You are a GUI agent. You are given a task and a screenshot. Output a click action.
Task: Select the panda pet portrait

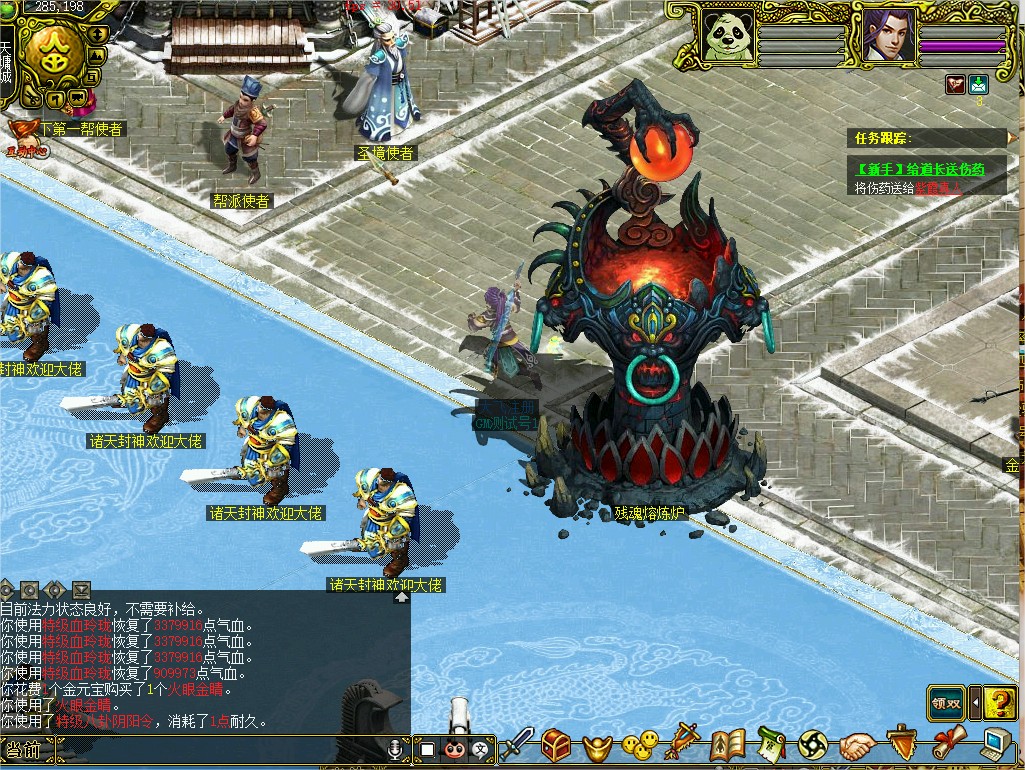pos(728,36)
